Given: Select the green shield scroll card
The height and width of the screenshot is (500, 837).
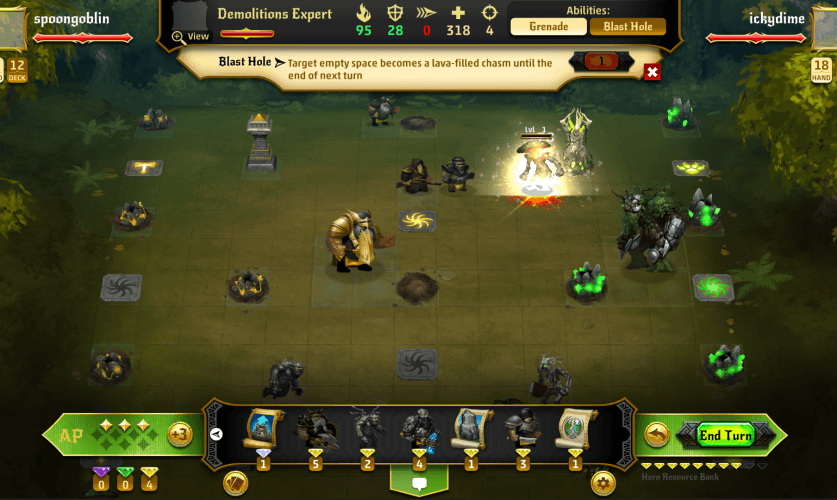Looking at the screenshot, I should tap(574, 430).
